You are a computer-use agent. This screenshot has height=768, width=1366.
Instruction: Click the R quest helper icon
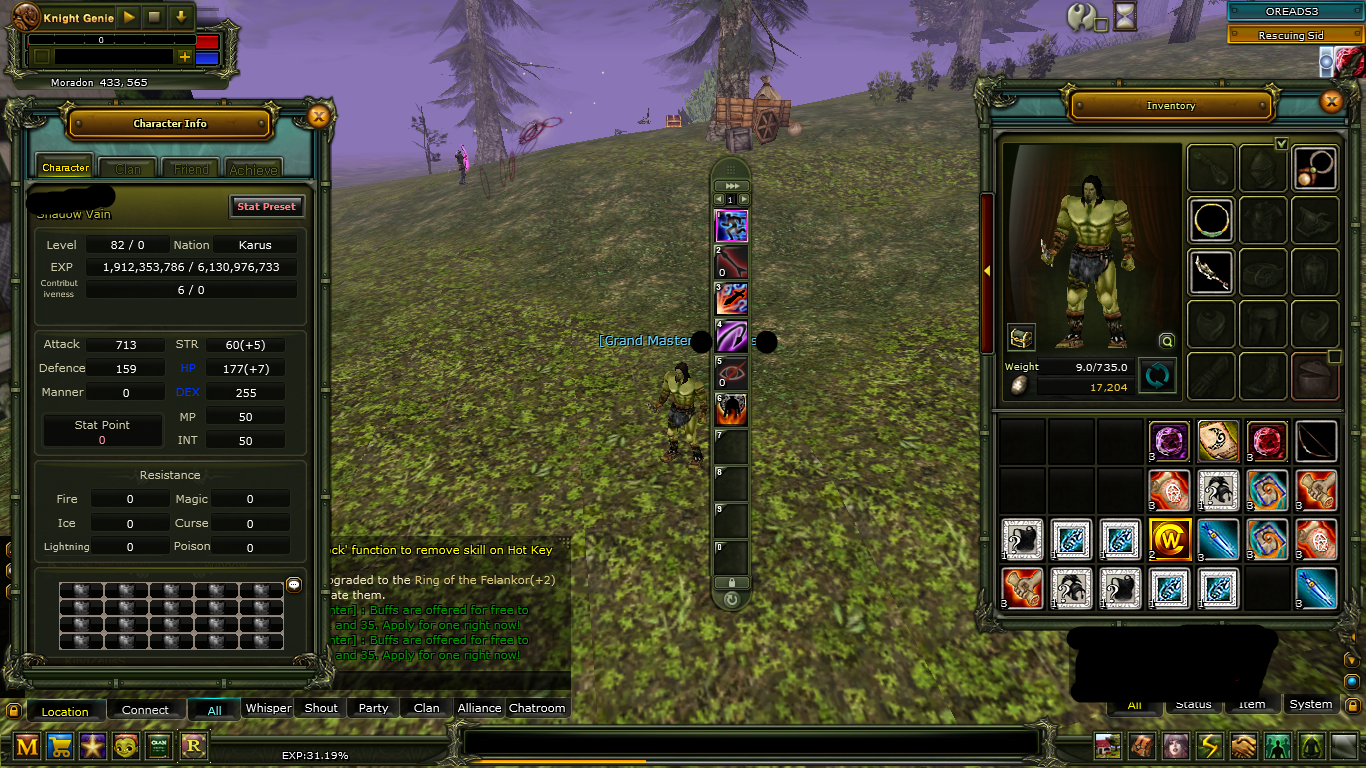[192, 746]
